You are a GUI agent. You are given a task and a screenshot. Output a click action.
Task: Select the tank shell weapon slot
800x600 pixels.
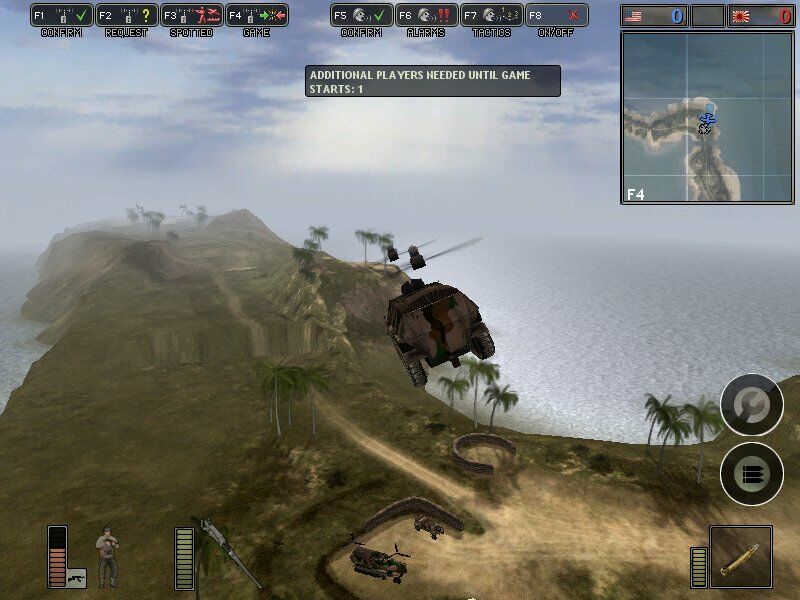(741, 558)
